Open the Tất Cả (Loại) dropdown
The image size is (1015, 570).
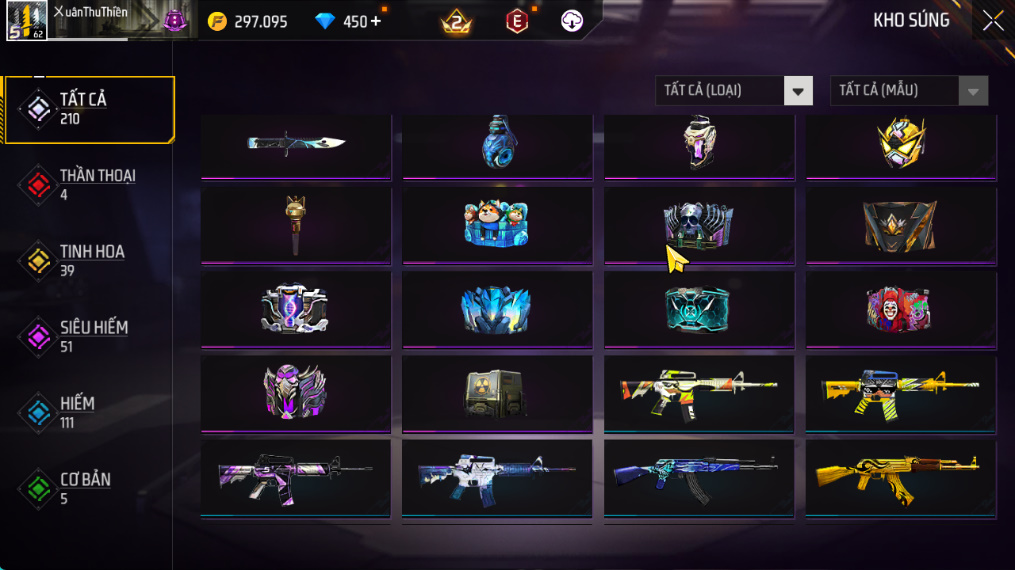pyautogui.click(x=733, y=91)
